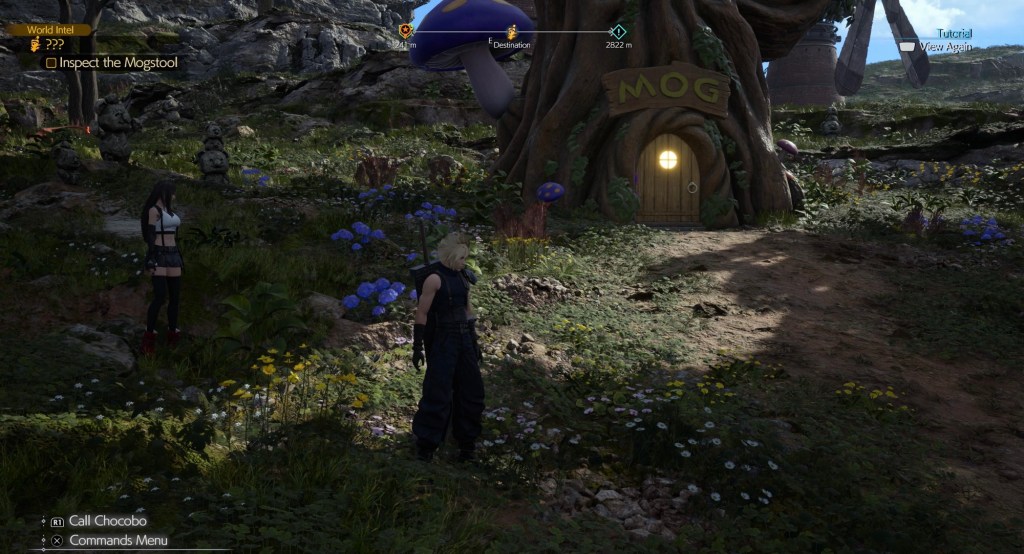Select the "Inspect the Mogstool" objective

(x=116, y=62)
